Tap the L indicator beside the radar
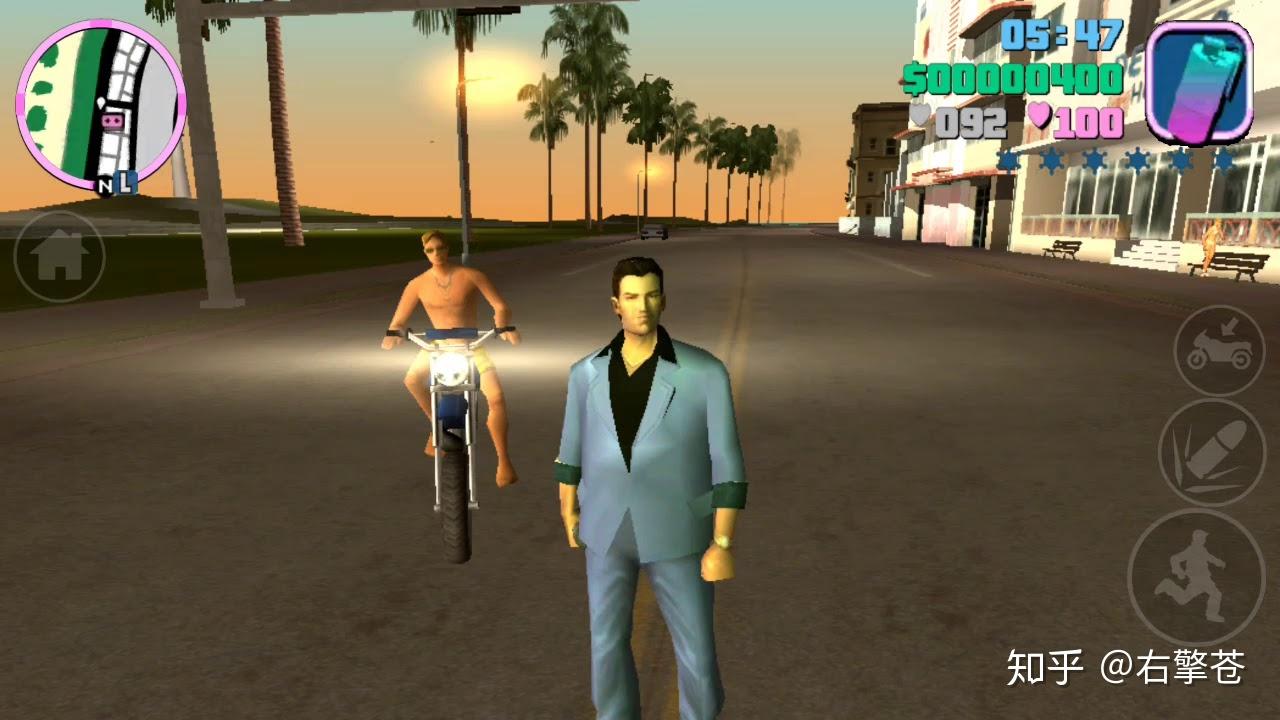 (126, 183)
